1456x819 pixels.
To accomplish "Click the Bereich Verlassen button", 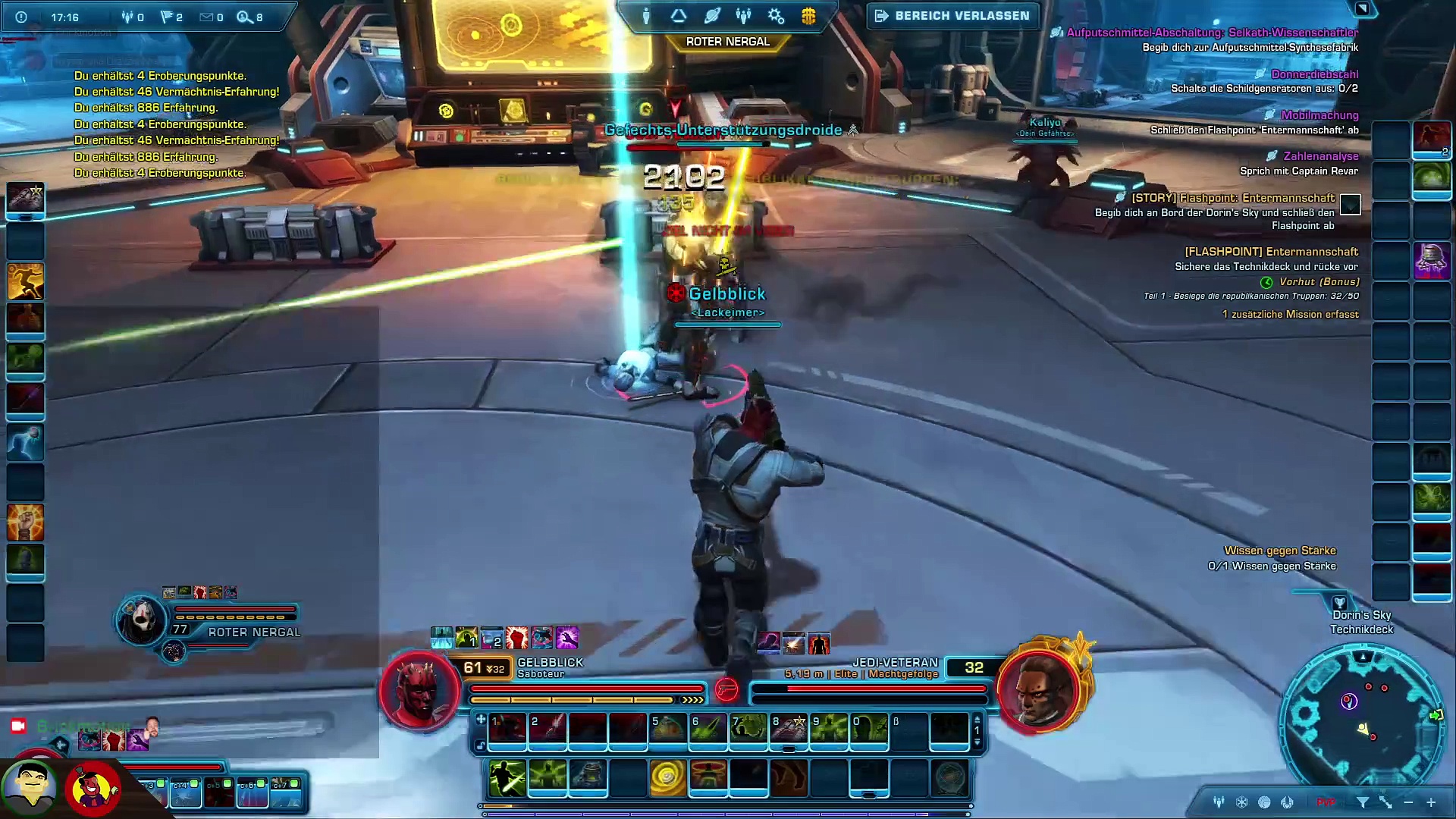I will click(x=953, y=16).
